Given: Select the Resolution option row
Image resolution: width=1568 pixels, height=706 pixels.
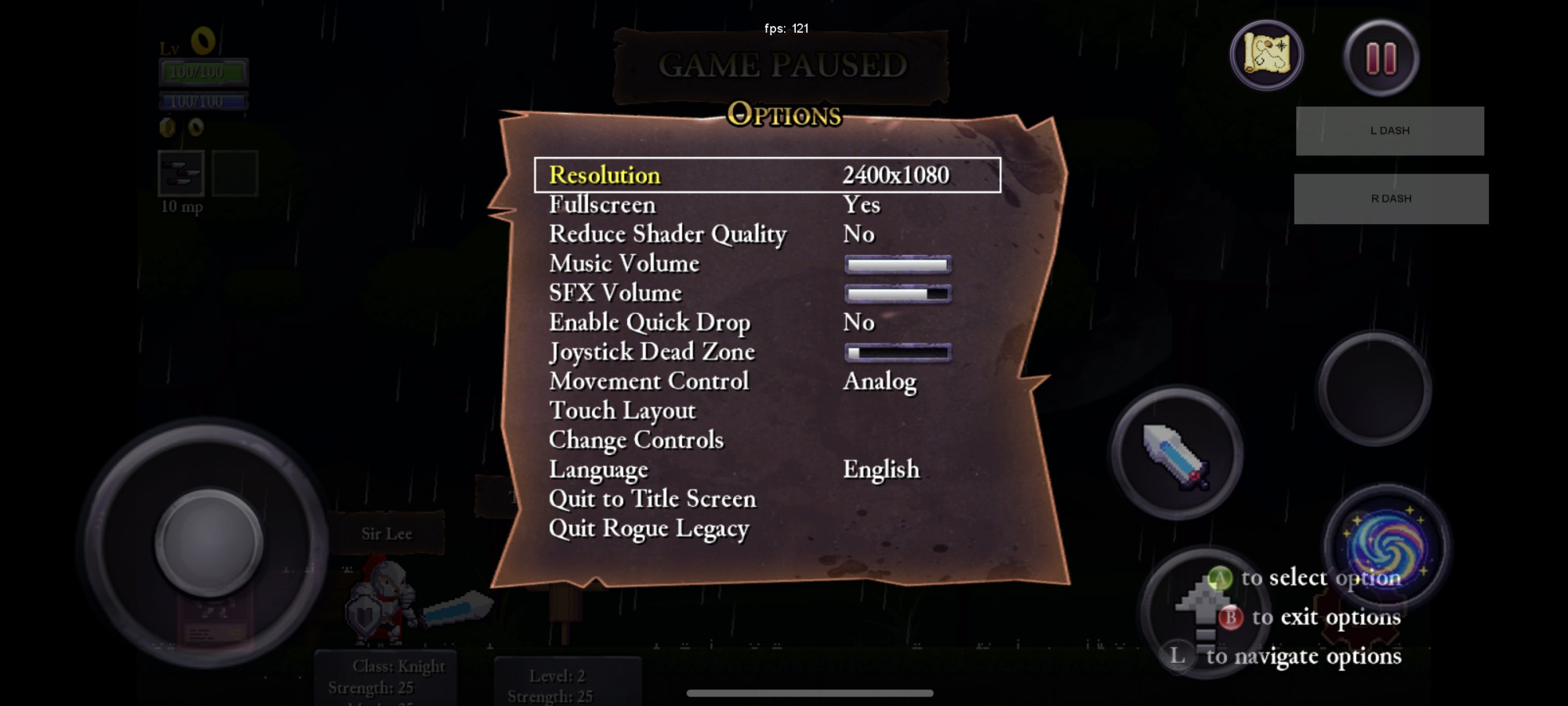Looking at the screenshot, I should [767, 175].
